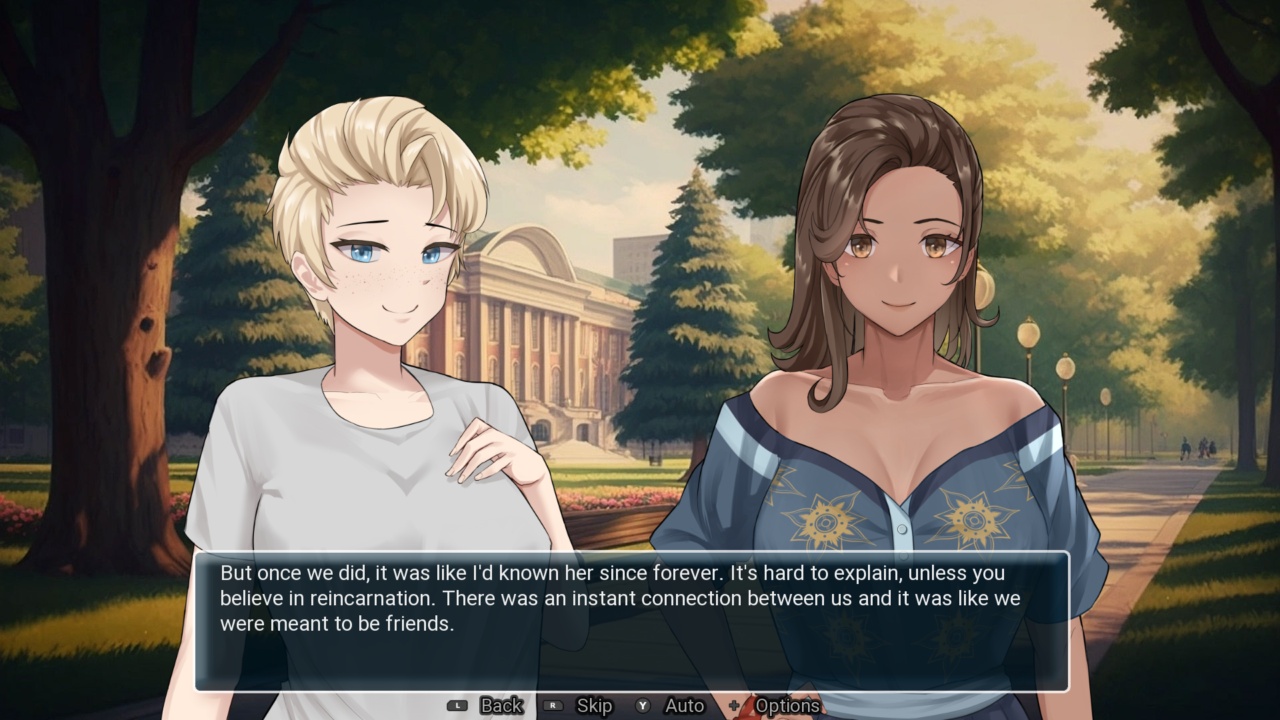
Task: Enable Auto mode from the bottom bar
Action: pyautogui.click(x=685, y=705)
